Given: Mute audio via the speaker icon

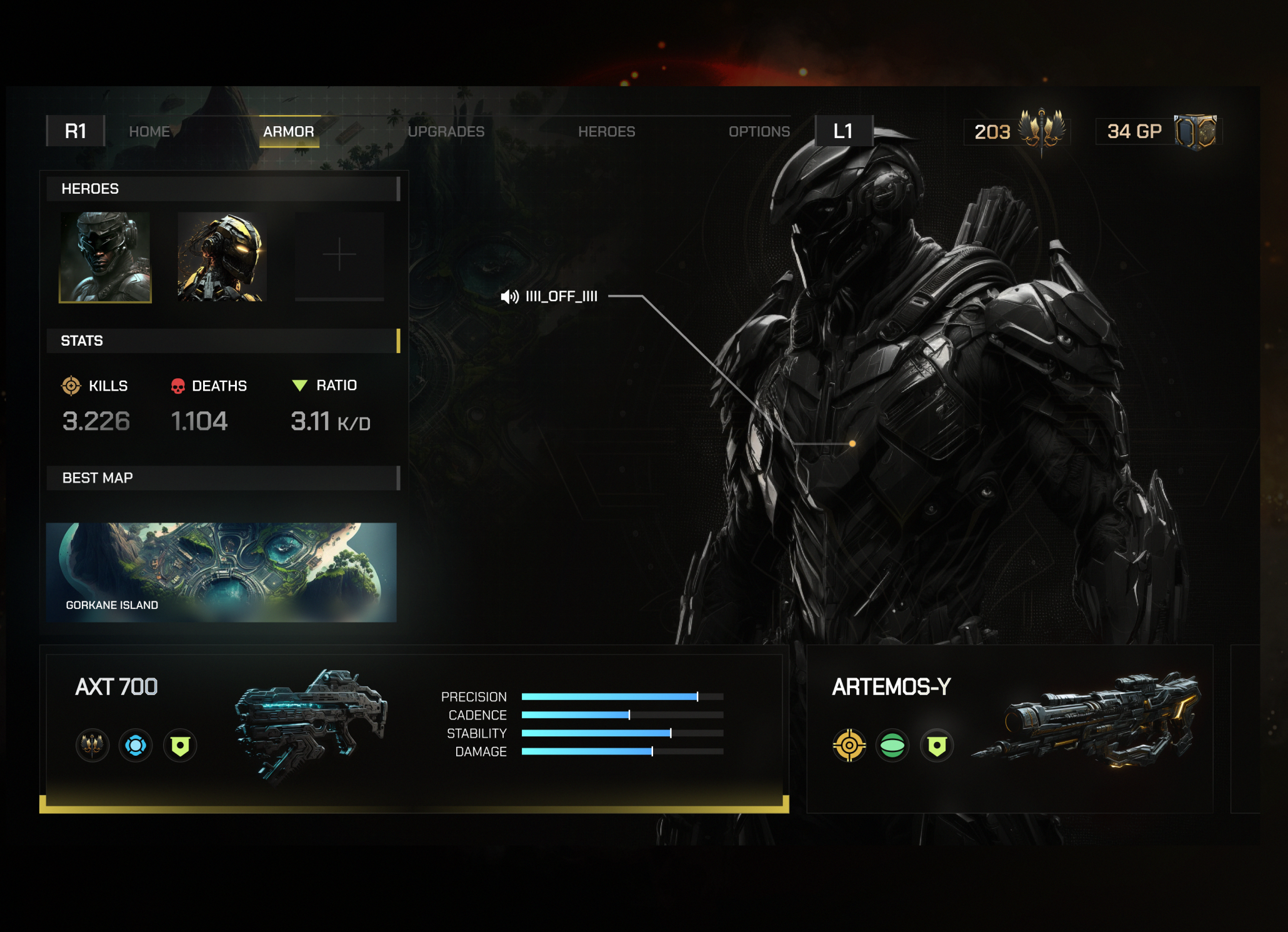Looking at the screenshot, I should 508,297.
